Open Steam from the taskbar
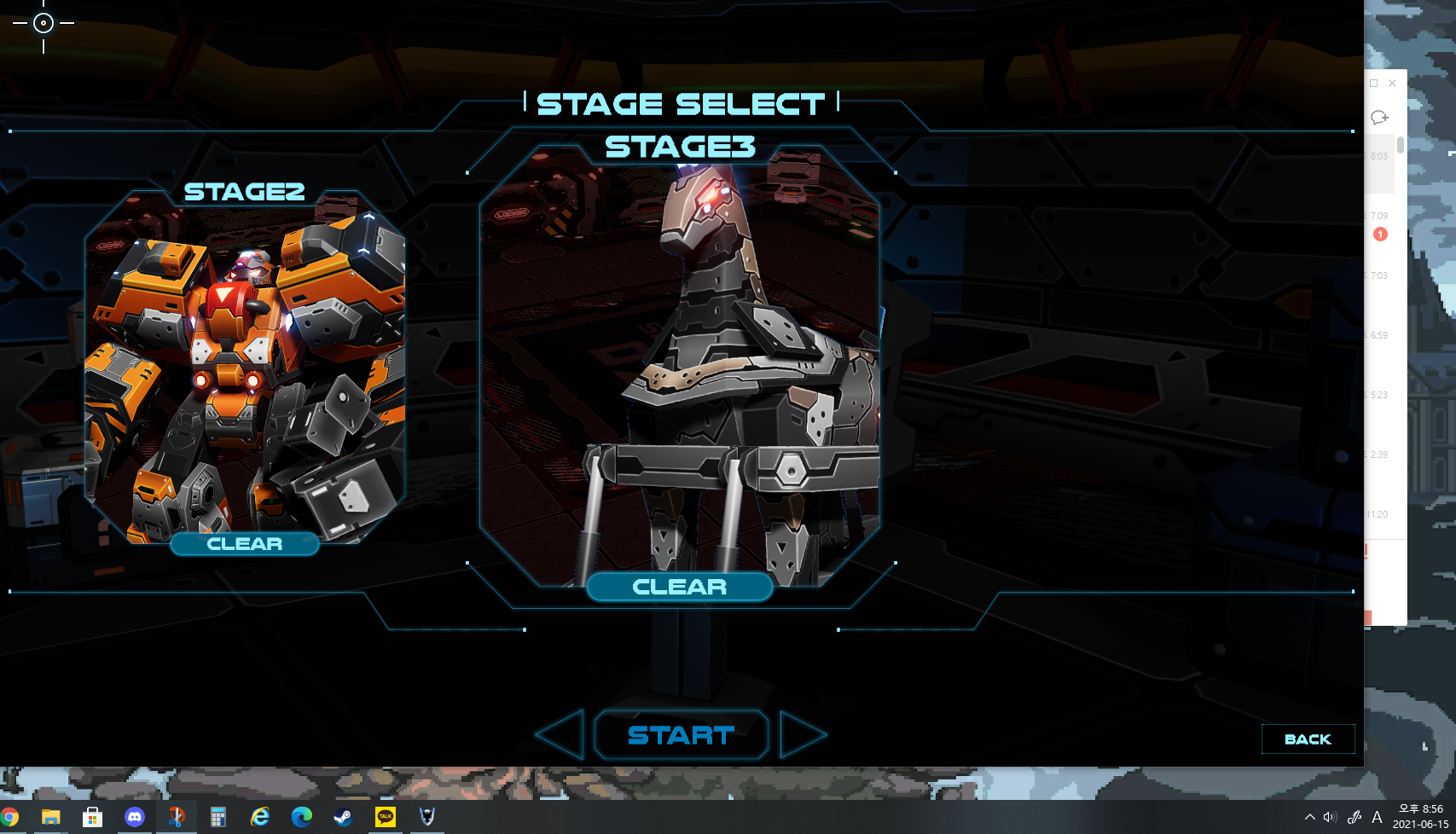 coord(343,817)
